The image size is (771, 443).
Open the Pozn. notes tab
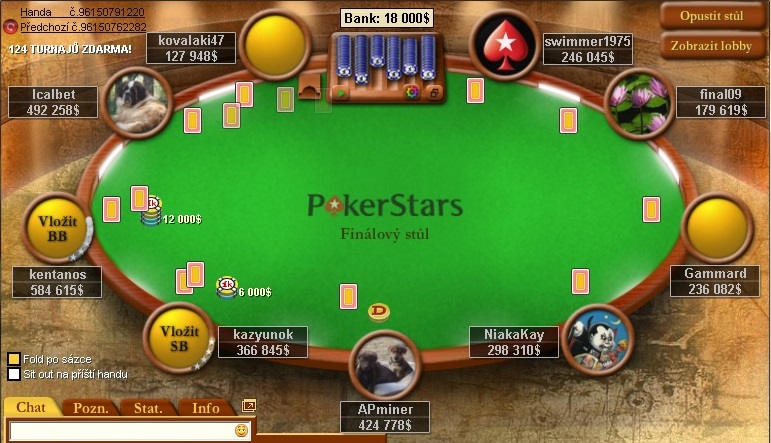pyautogui.click(x=91, y=407)
